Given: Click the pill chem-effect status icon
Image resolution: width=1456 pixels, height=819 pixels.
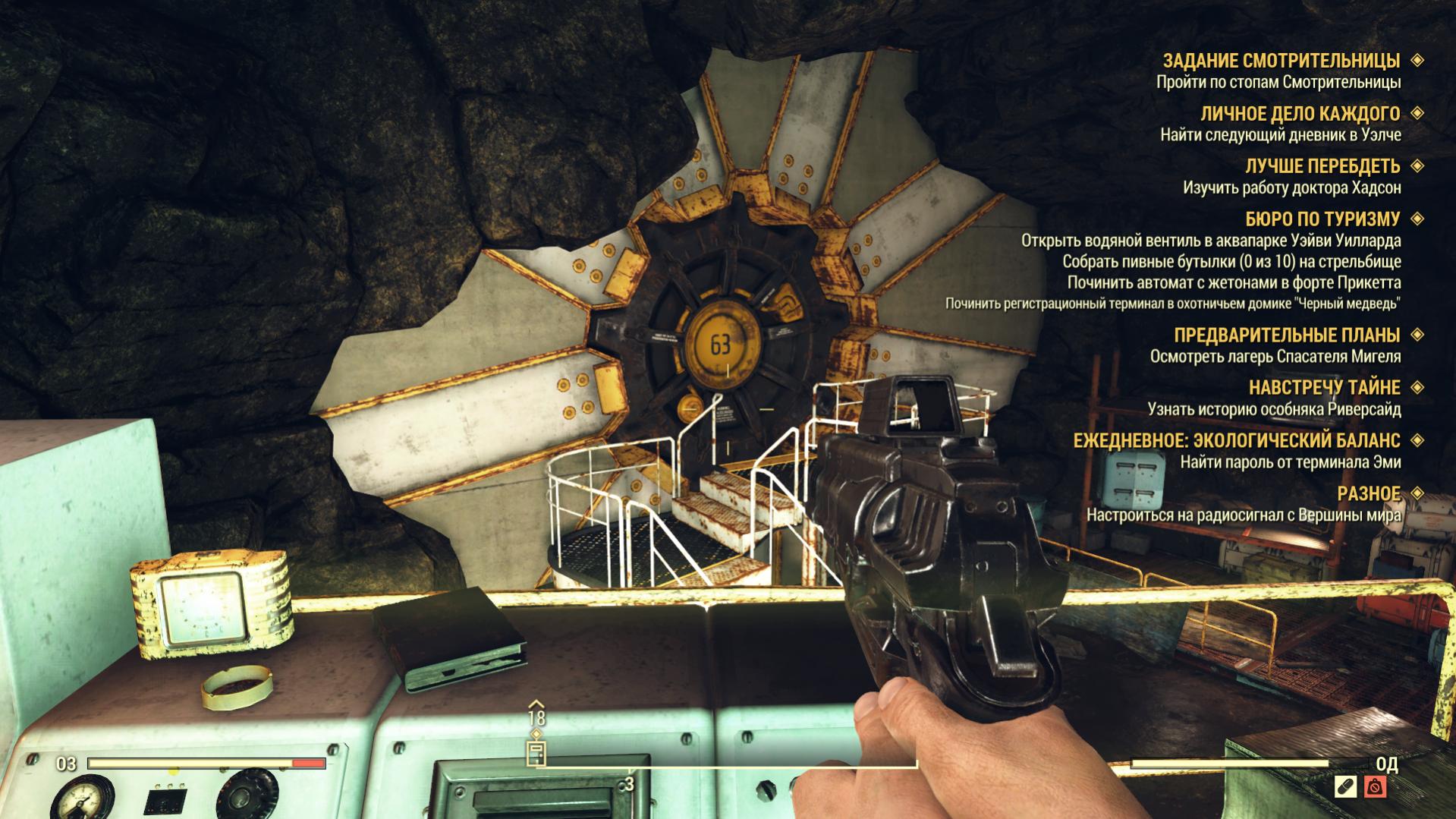Looking at the screenshot, I should (1345, 787).
